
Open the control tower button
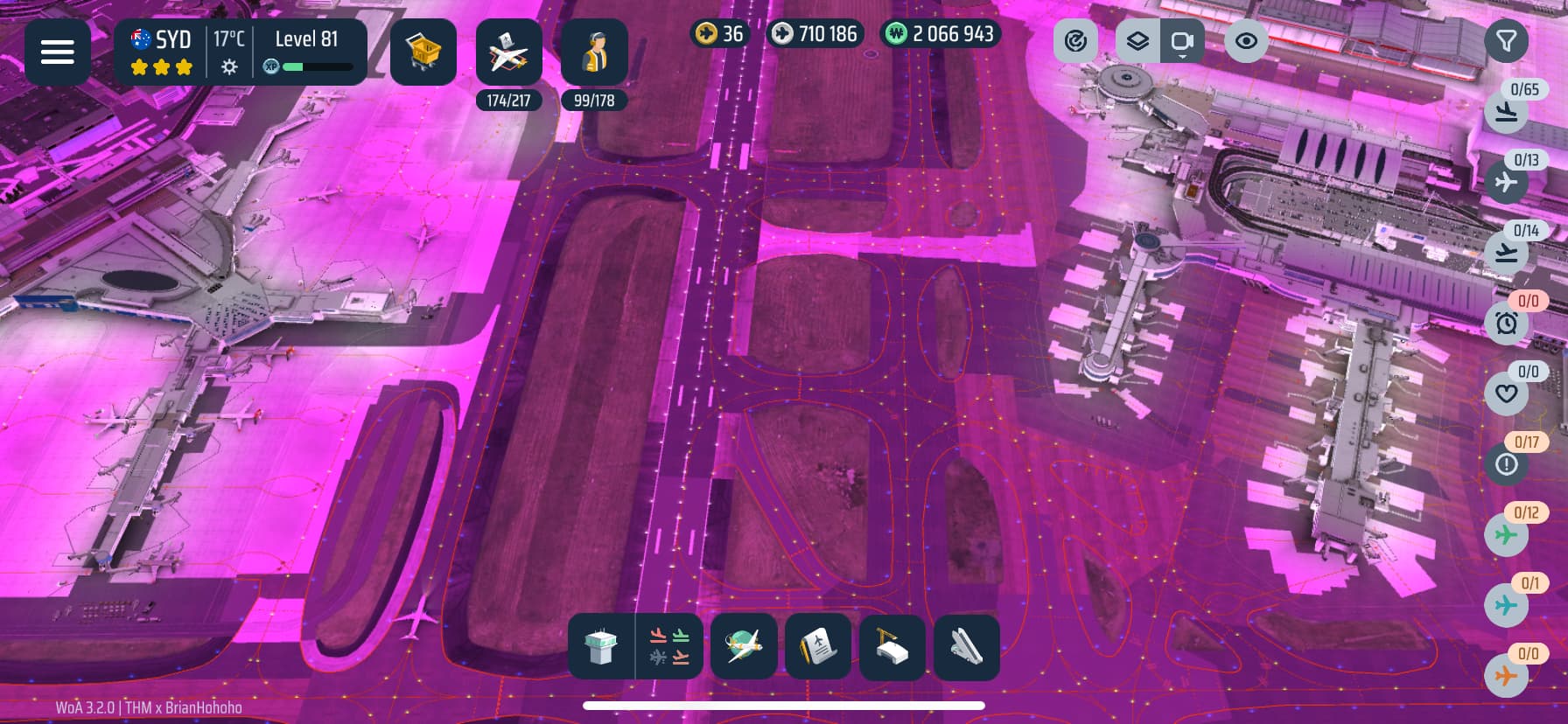point(601,647)
